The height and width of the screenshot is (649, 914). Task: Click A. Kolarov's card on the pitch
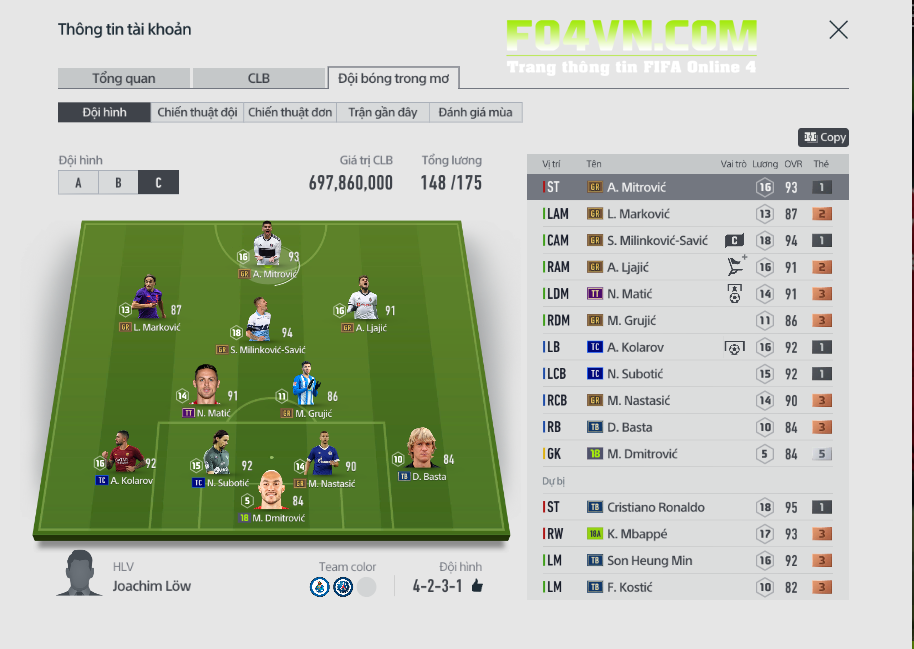pyautogui.click(x=124, y=457)
